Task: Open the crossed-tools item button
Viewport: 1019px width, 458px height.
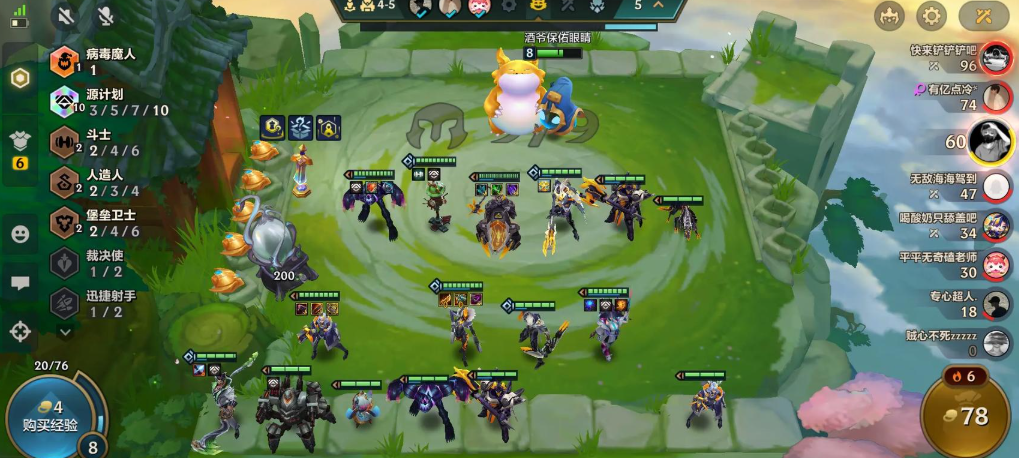Action: coord(983,16)
